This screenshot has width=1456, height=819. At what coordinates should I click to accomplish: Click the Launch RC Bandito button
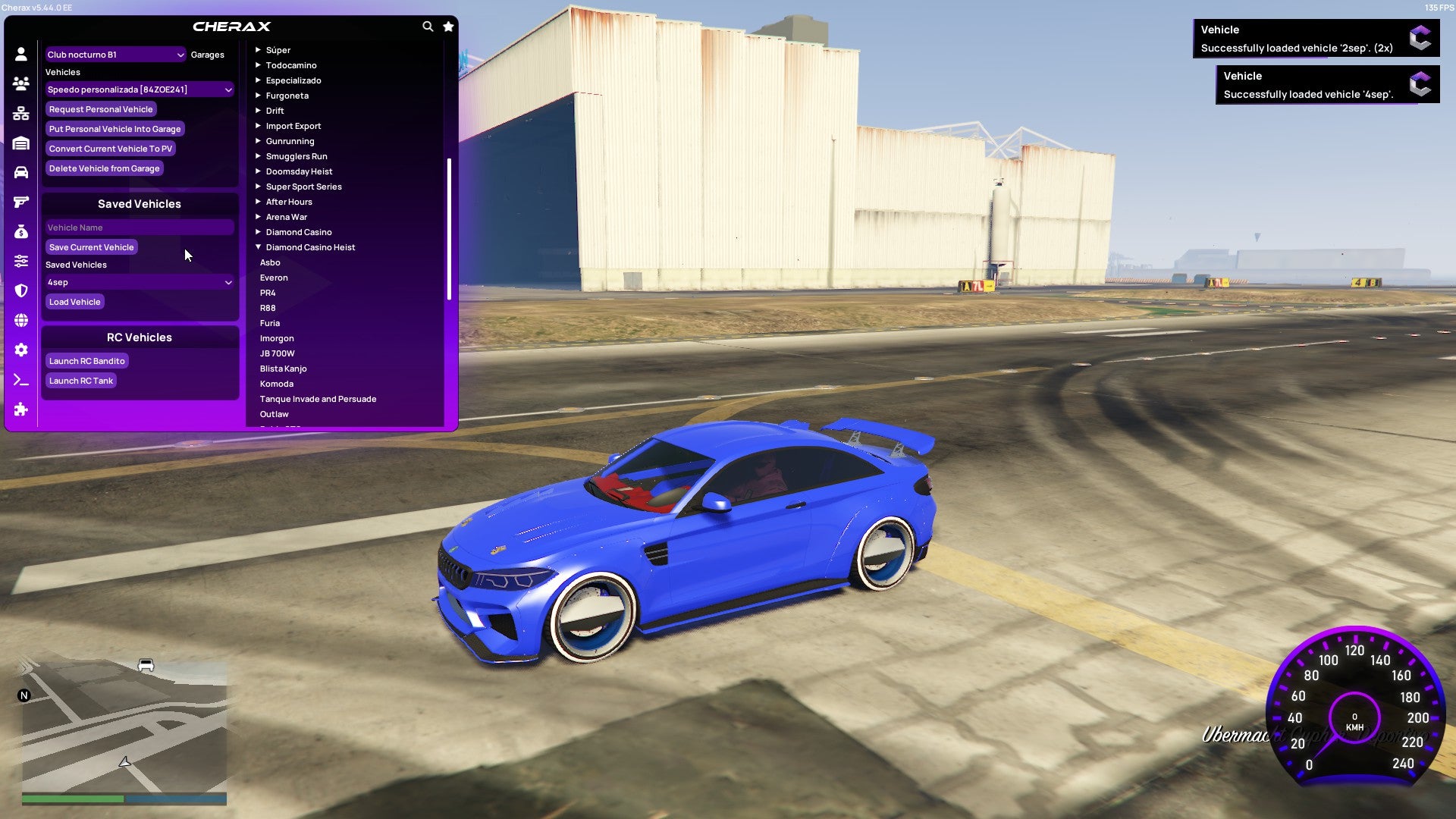(x=86, y=360)
